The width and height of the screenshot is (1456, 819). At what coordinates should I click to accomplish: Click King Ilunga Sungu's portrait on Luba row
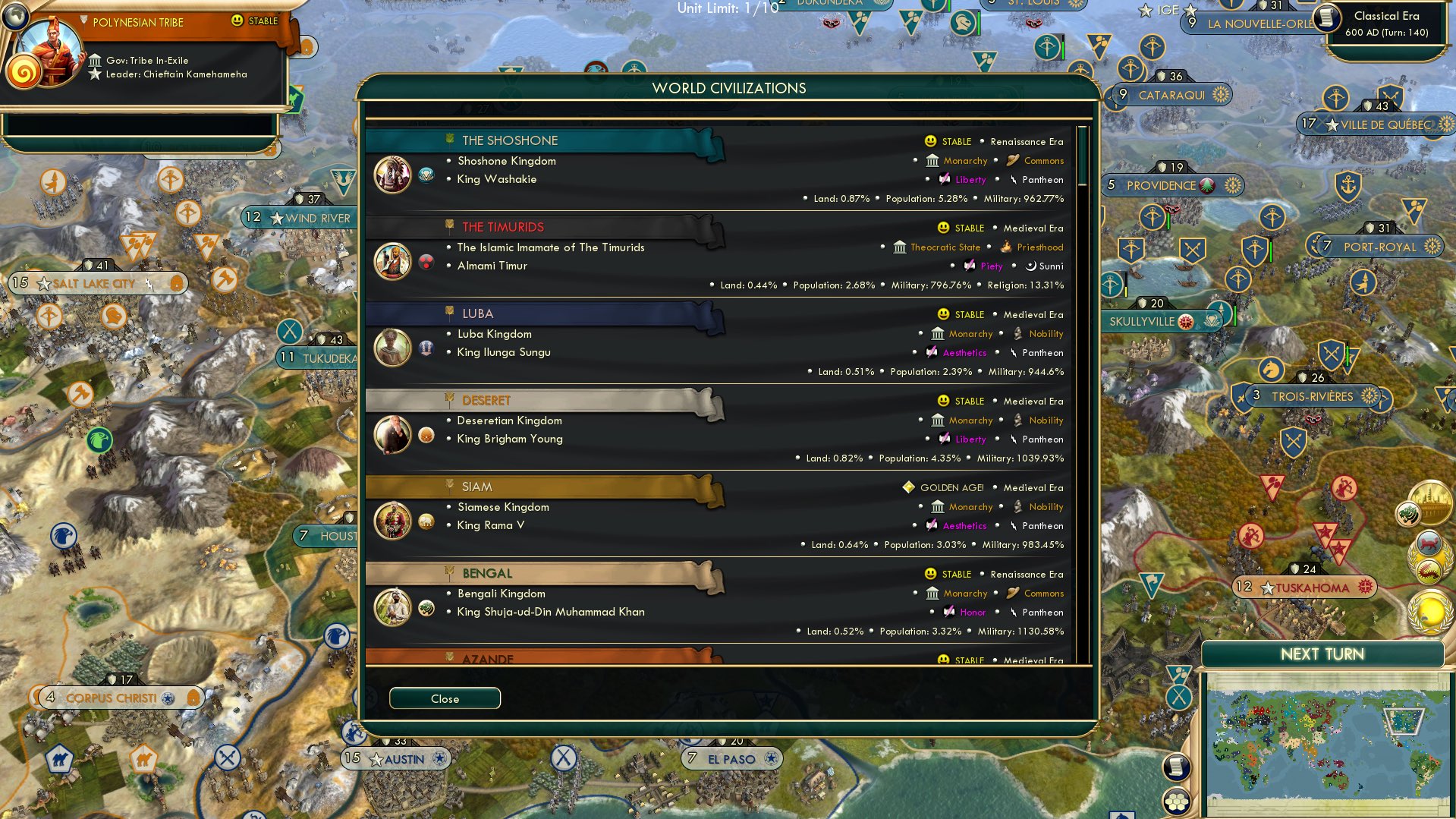tap(392, 347)
